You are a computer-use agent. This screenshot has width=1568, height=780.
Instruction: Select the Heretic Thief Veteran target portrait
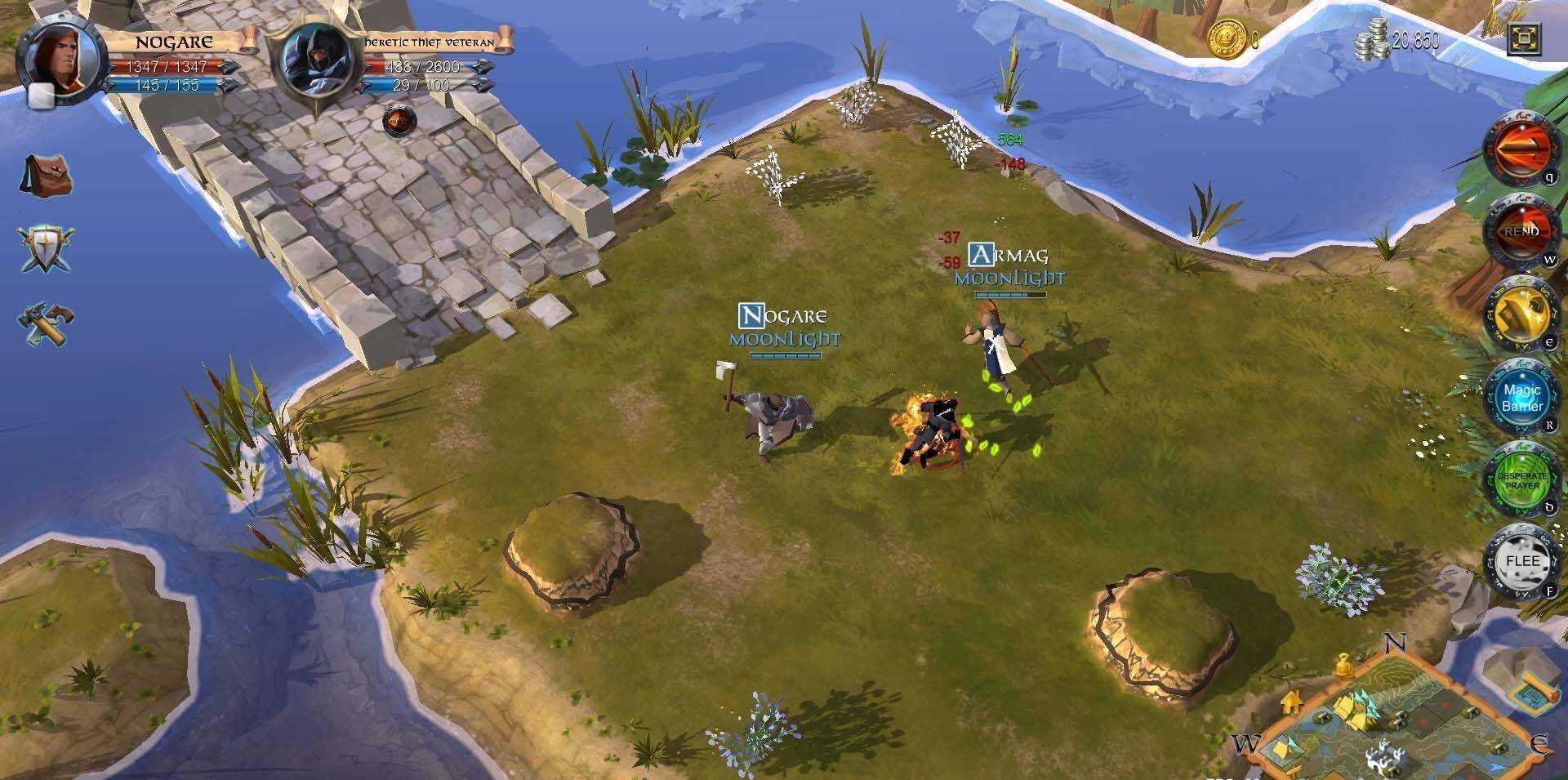click(316, 61)
